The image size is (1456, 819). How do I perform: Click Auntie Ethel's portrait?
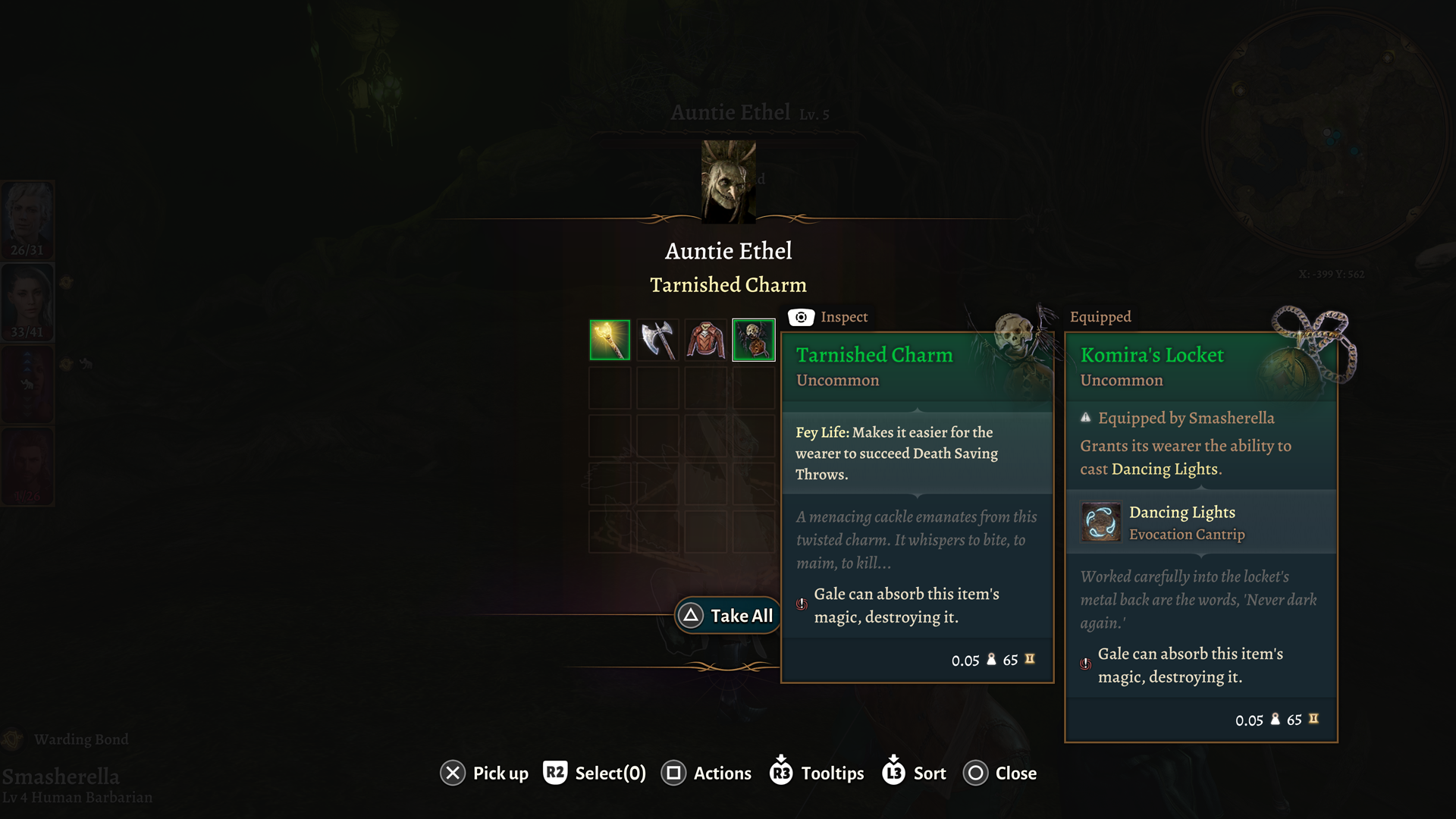[x=728, y=182]
